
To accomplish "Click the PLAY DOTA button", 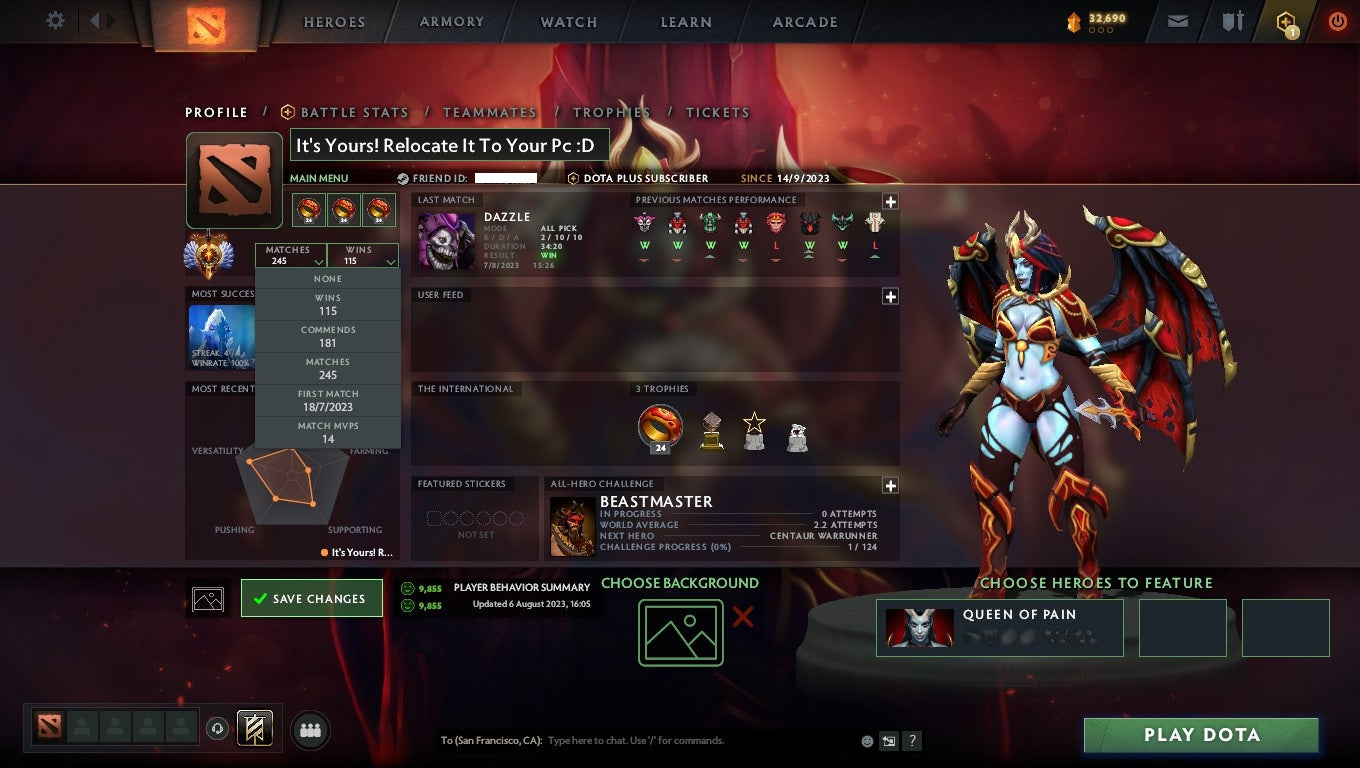I will [1201, 735].
